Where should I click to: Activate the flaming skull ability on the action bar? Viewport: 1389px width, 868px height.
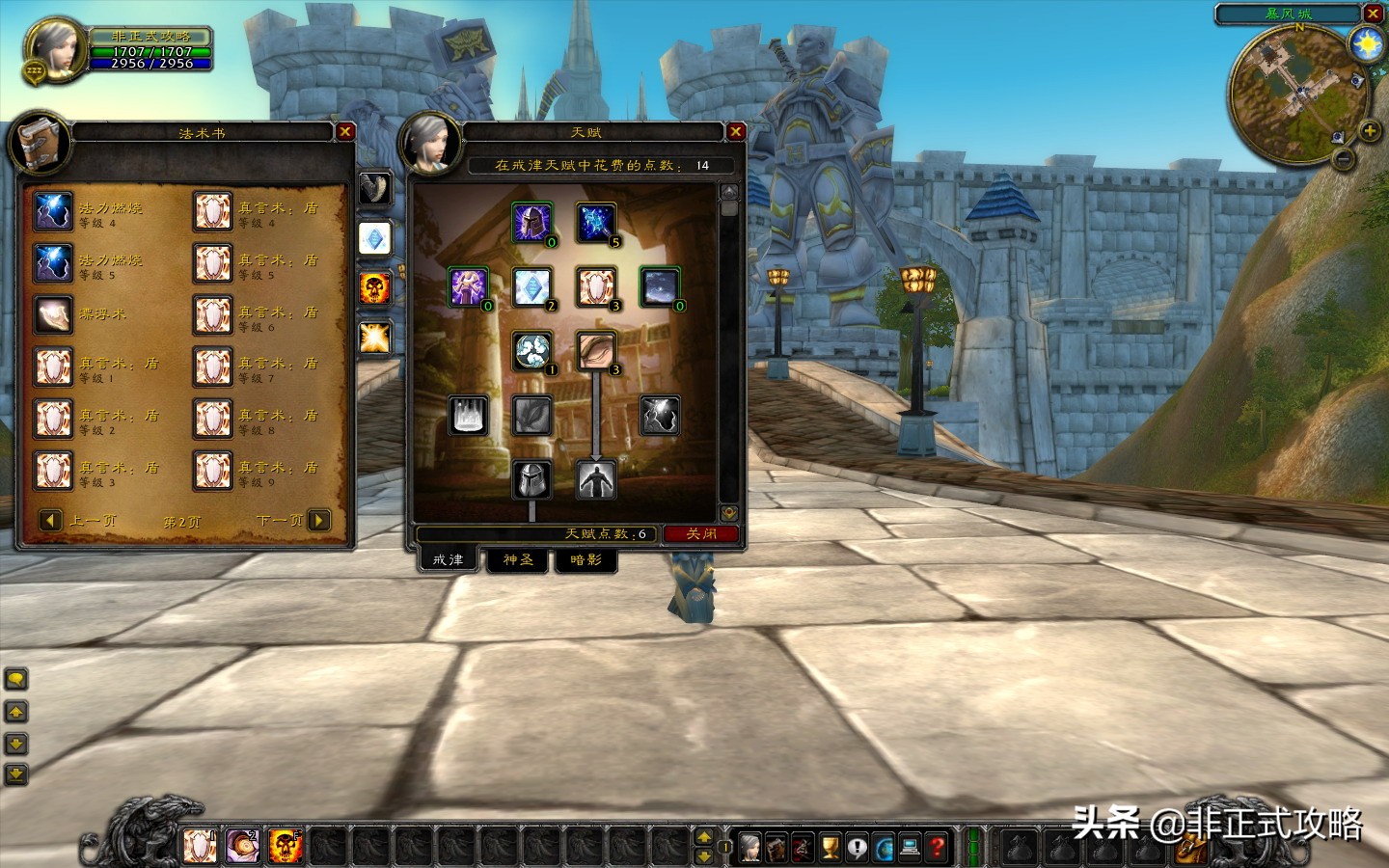[x=285, y=847]
